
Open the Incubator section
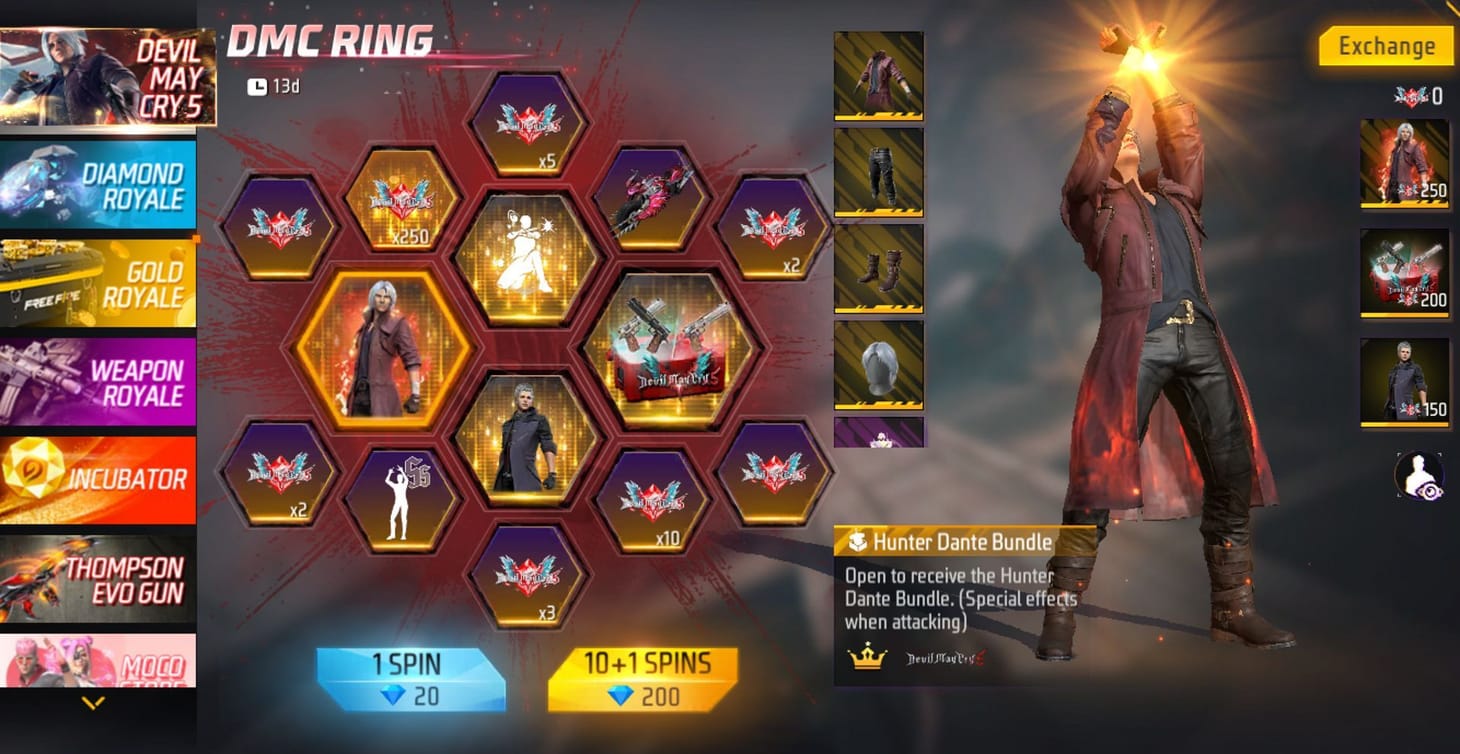tap(99, 478)
